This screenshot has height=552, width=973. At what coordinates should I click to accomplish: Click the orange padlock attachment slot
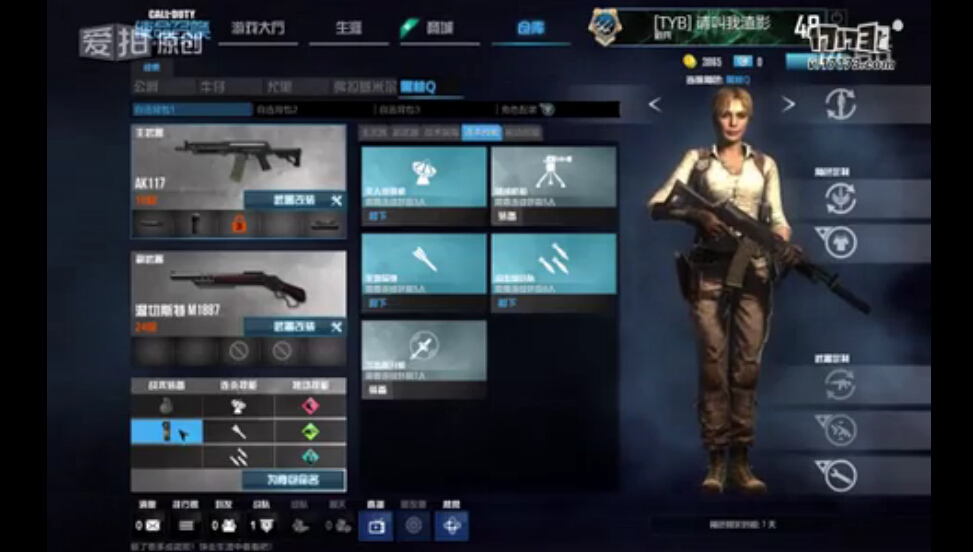click(239, 224)
